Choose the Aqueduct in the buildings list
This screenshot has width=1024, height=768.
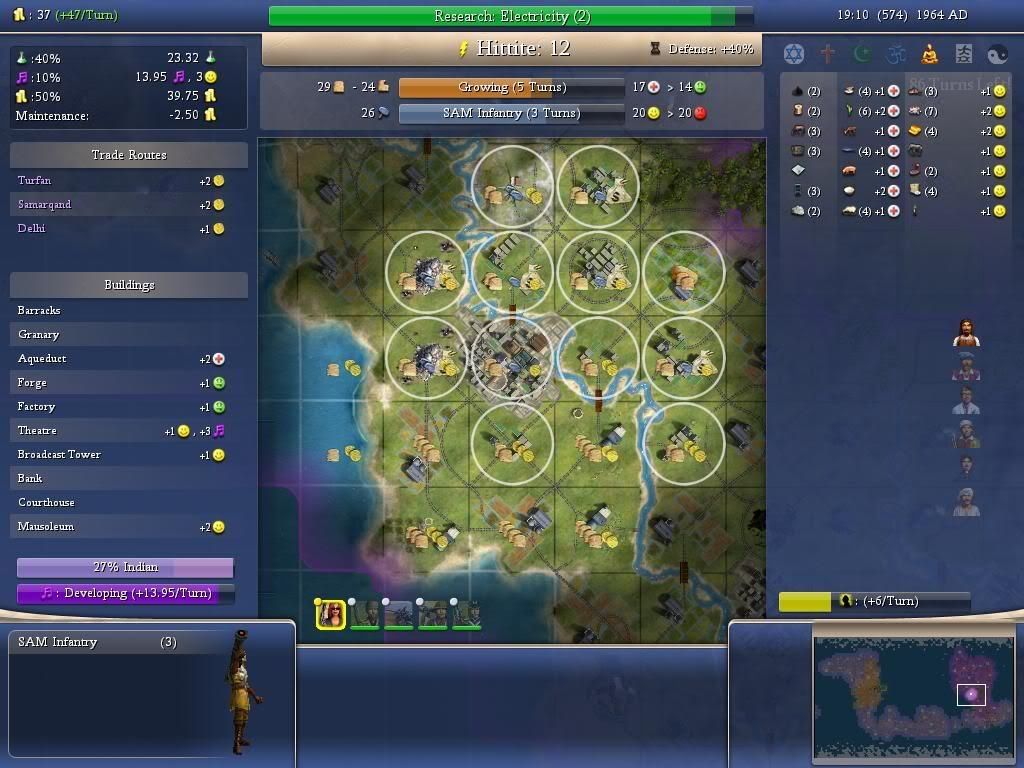tap(42, 358)
